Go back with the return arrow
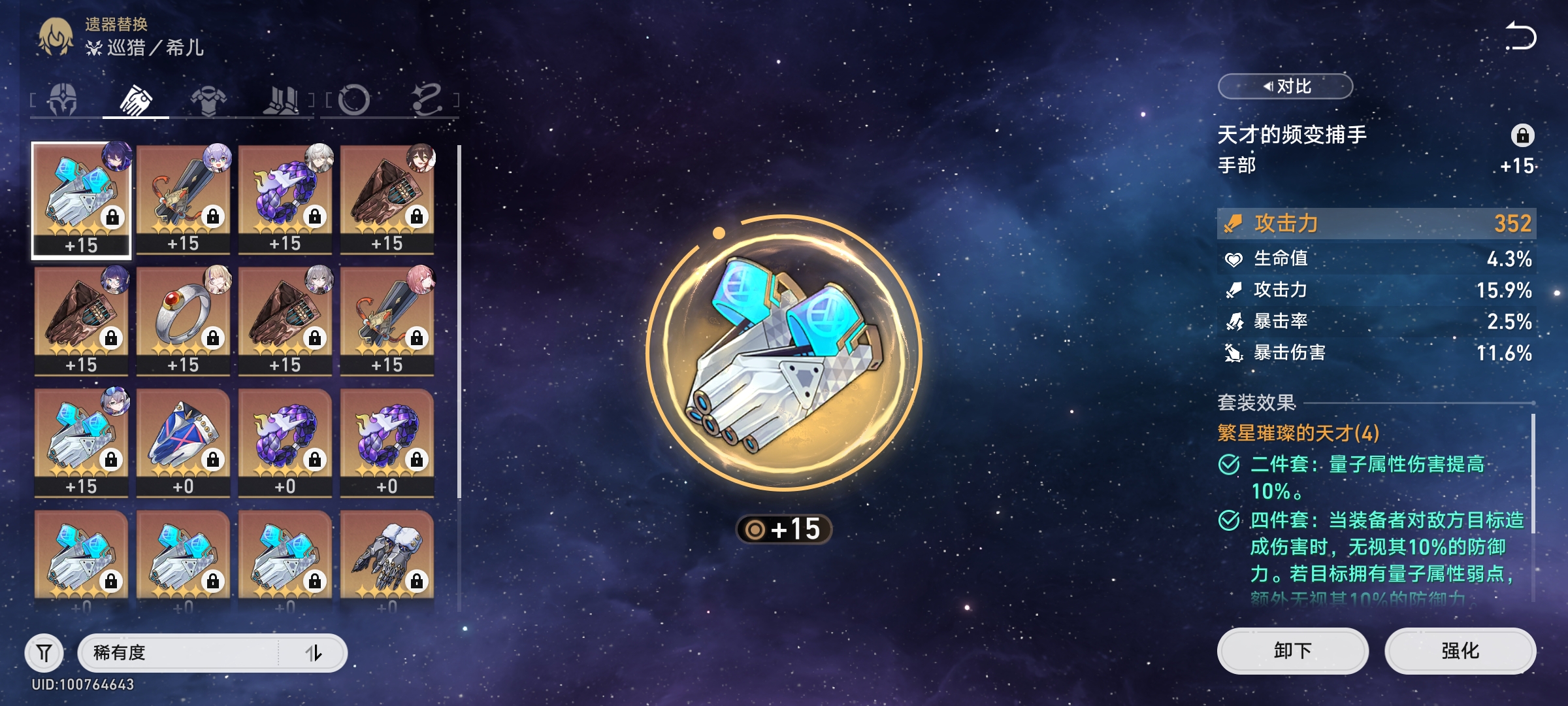The height and width of the screenshot is (706, 1568). [1520, 37]
